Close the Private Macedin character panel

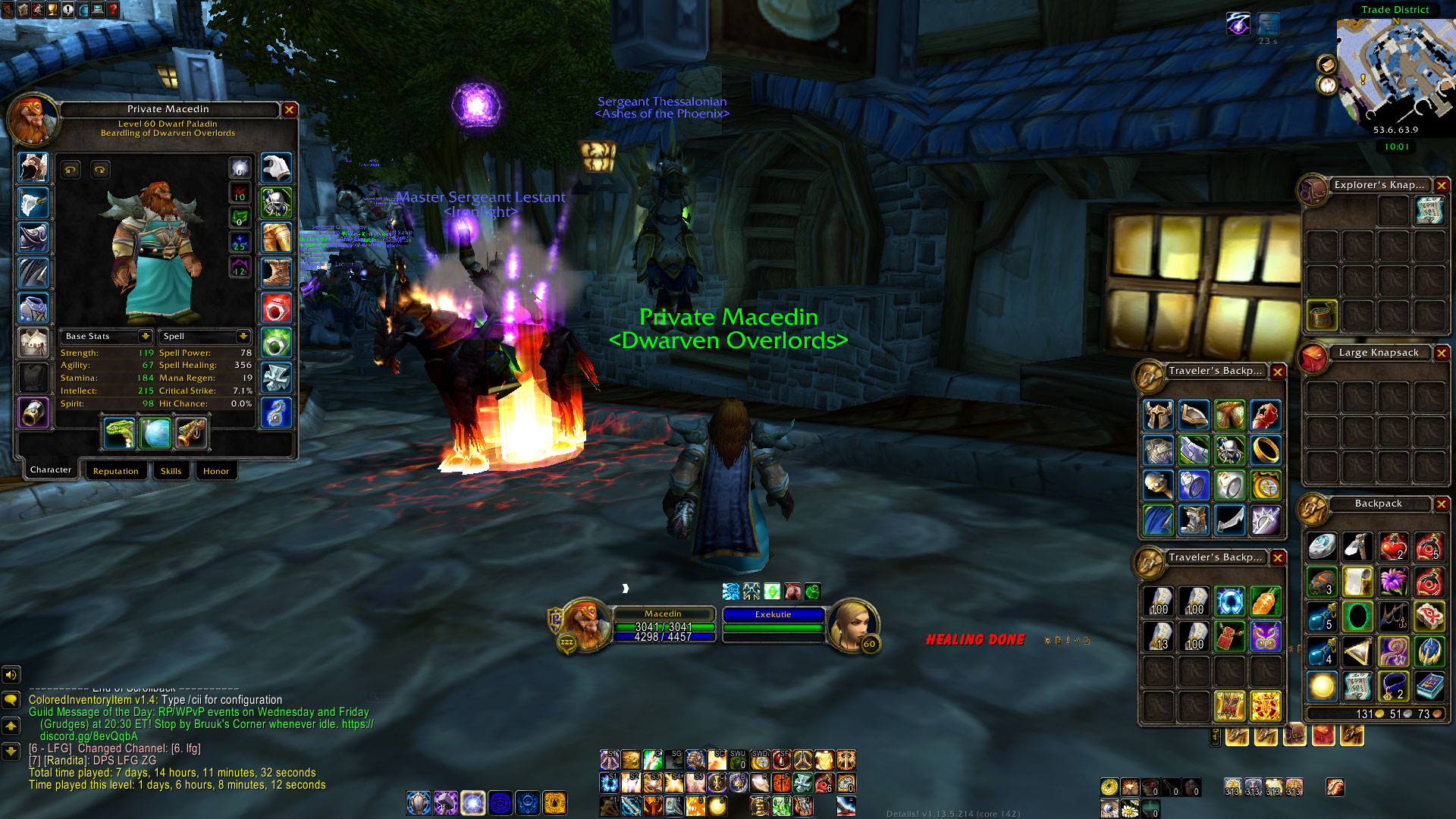(x=289, y=110)
